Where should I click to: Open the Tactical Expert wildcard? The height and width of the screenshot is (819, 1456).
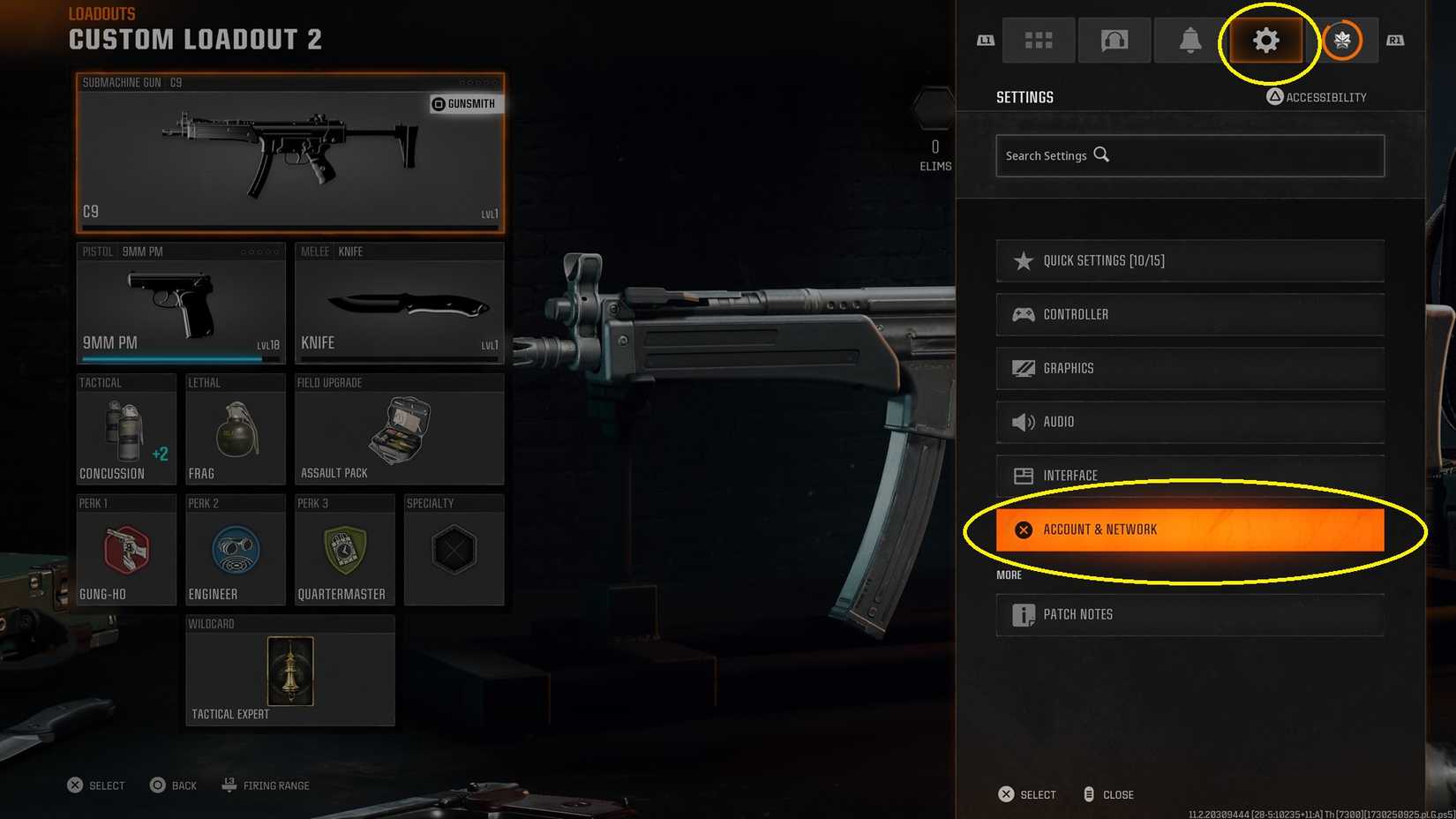(x=289, y=672)
